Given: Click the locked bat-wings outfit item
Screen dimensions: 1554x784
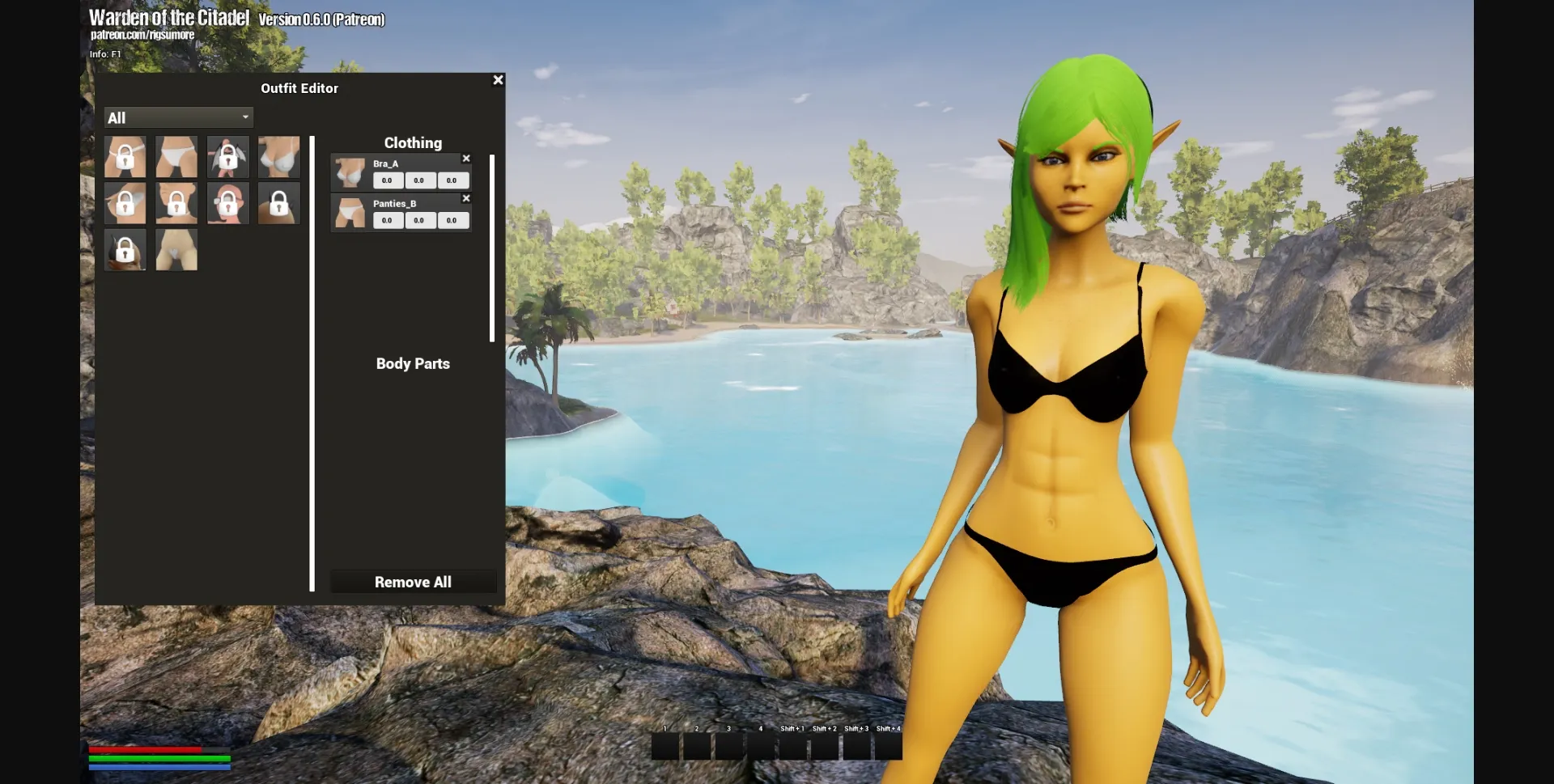Looking at the screenshot, I should tap(227, 157).
